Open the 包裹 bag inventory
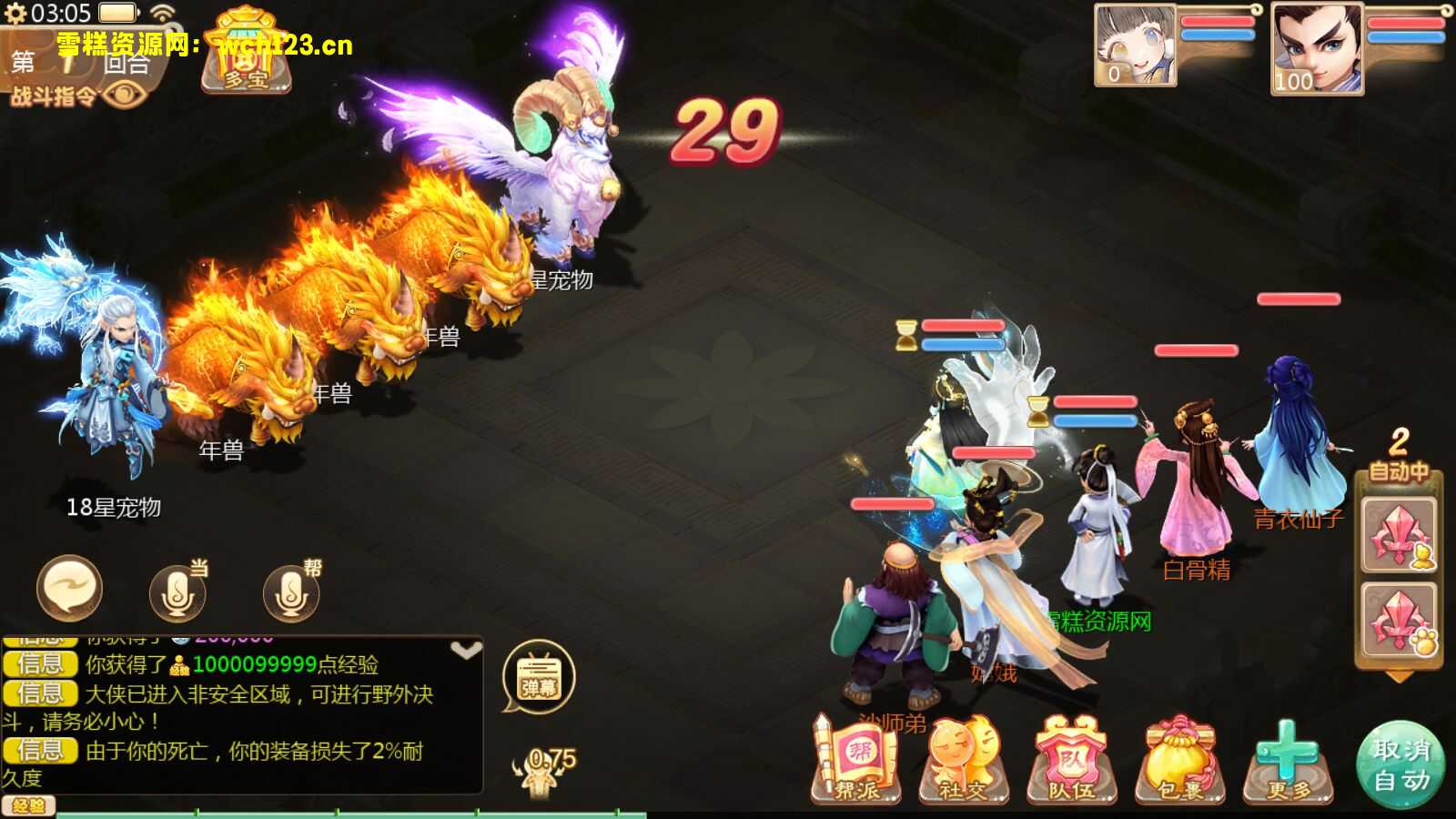The image size is (1456, 819). pyautogui.click(x=1180, y=763)
